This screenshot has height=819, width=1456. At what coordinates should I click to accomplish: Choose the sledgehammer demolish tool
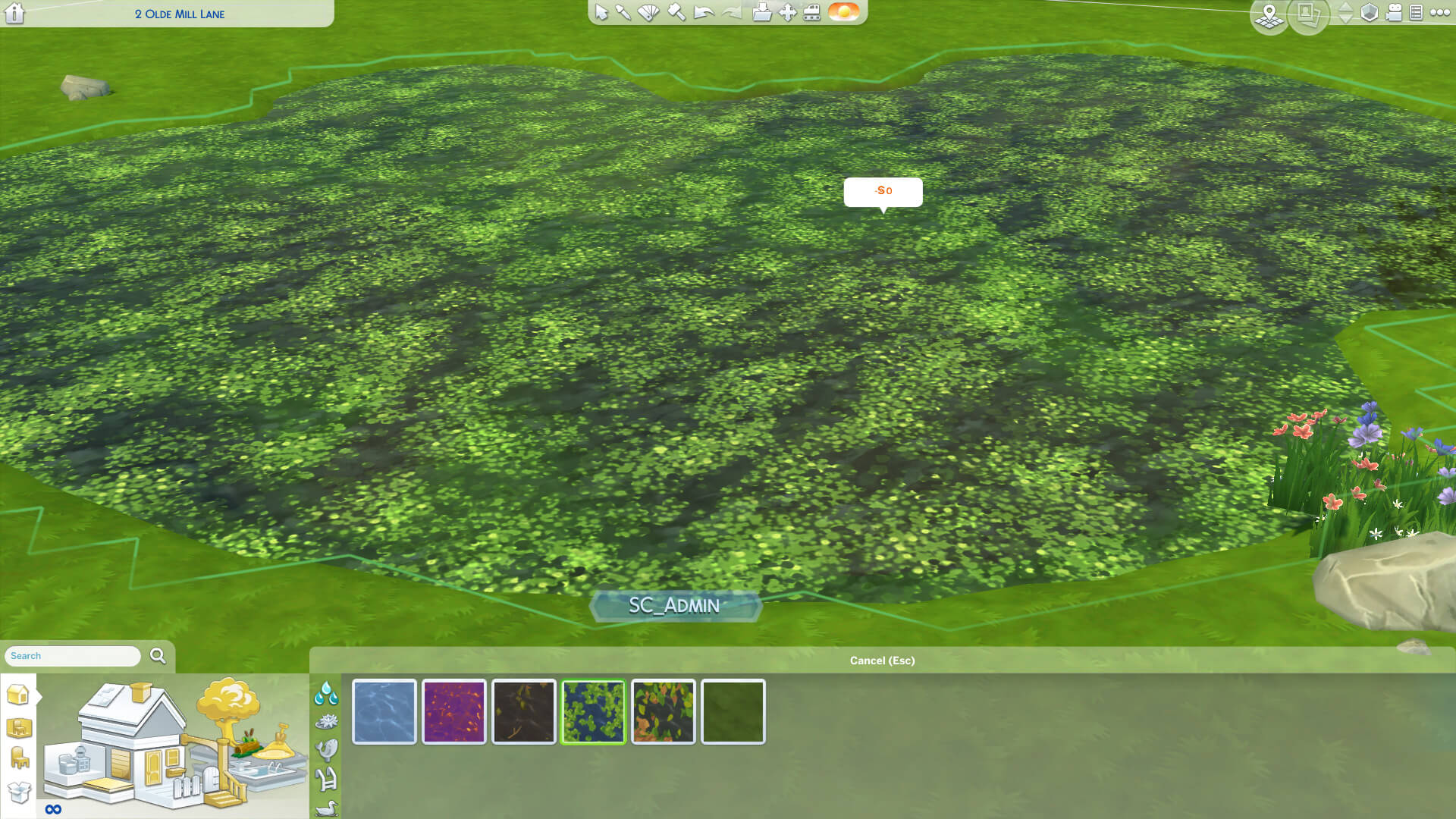tap(676, 13)
